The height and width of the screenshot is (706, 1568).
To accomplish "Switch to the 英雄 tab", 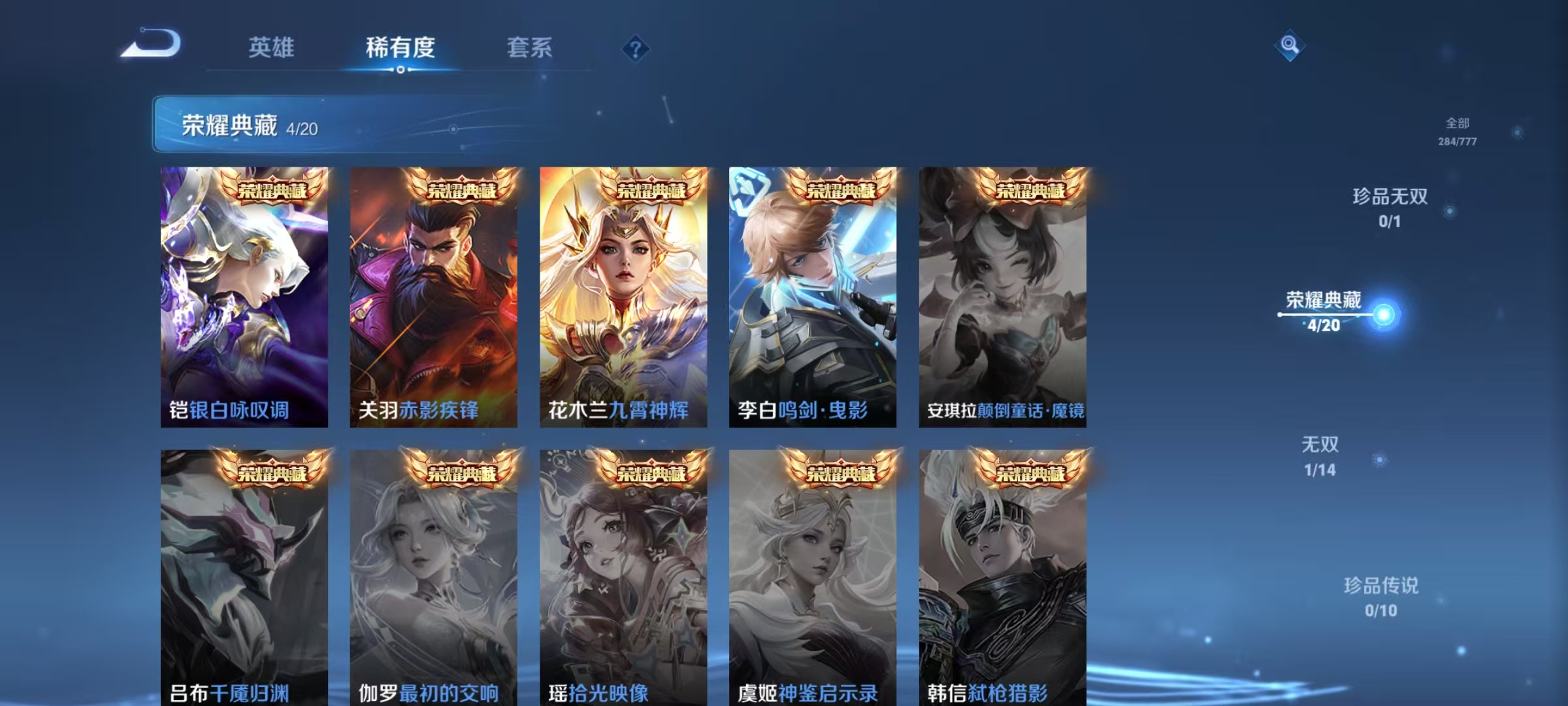I will [x=270, y=47].
